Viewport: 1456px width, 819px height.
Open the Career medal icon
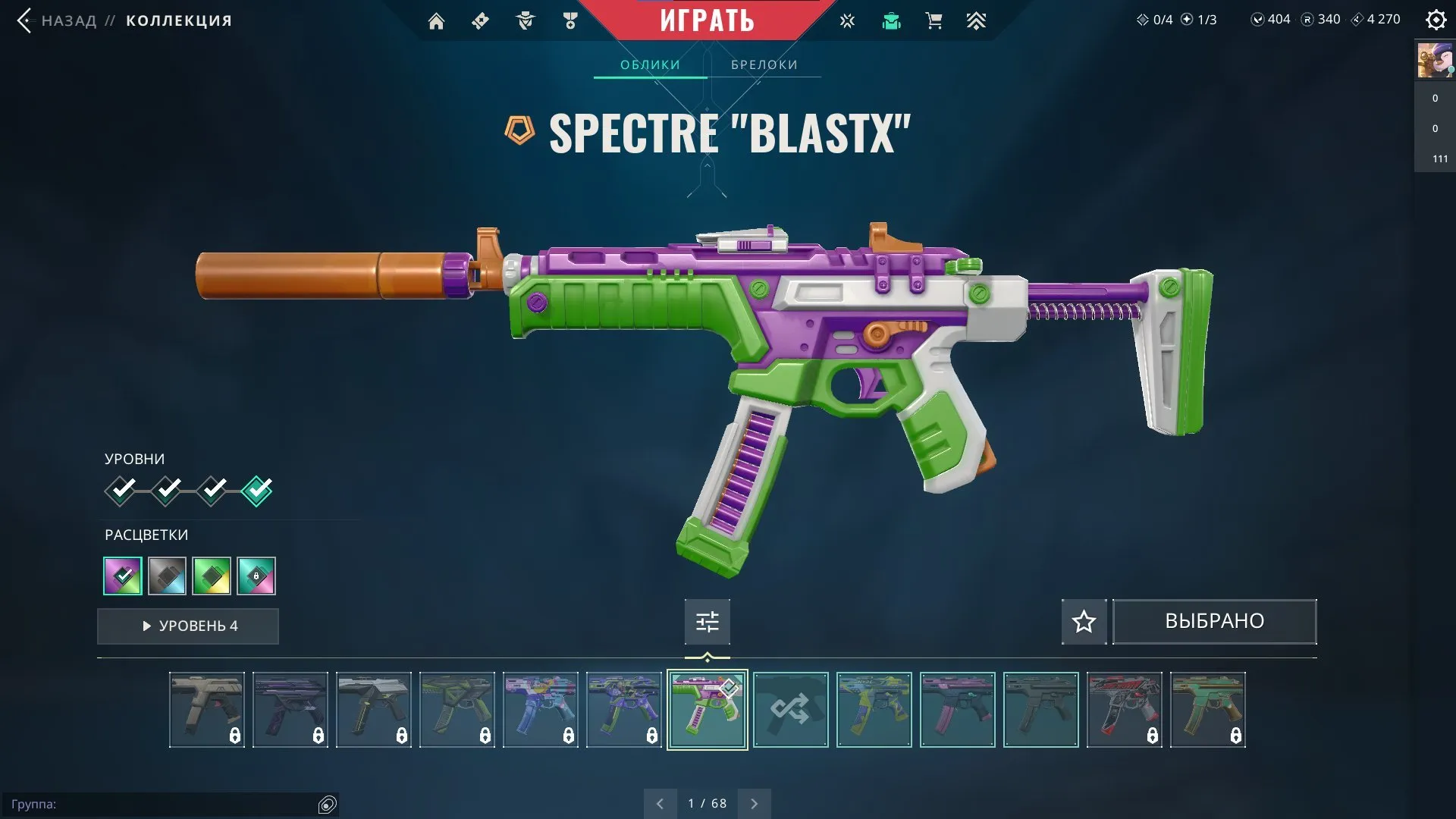pos(571,20)
